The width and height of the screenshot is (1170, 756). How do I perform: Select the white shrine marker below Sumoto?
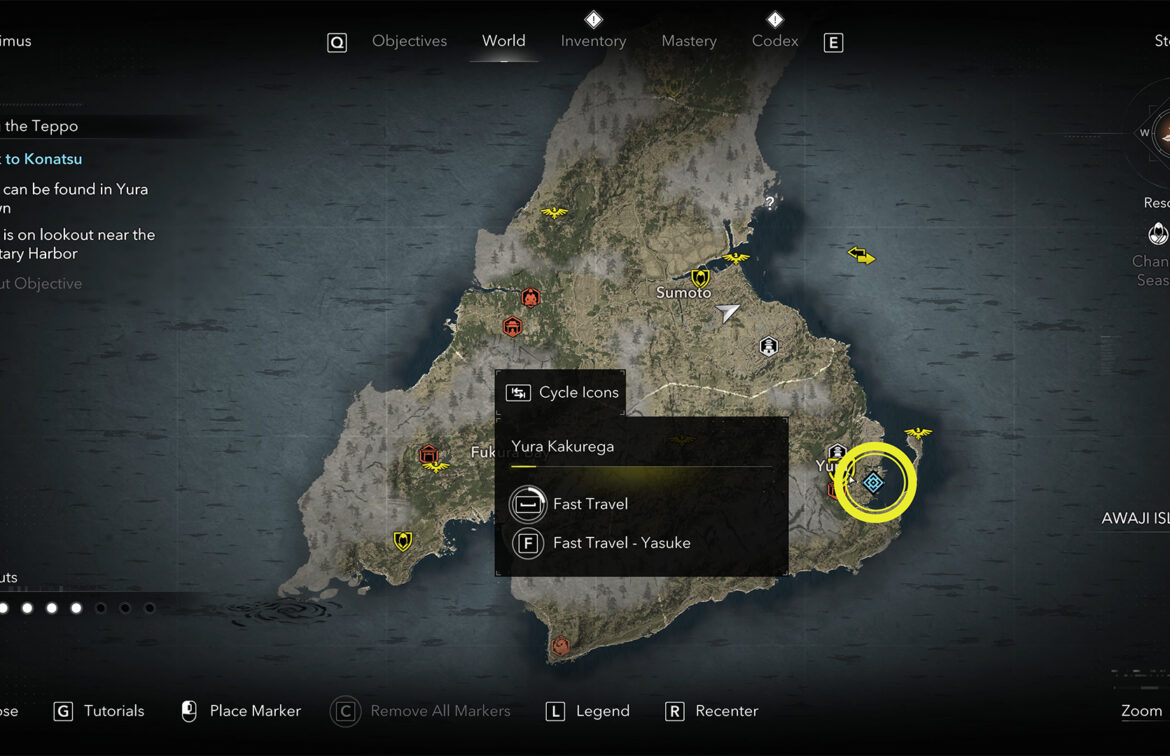pyautogui.click(x=768, y=347)
